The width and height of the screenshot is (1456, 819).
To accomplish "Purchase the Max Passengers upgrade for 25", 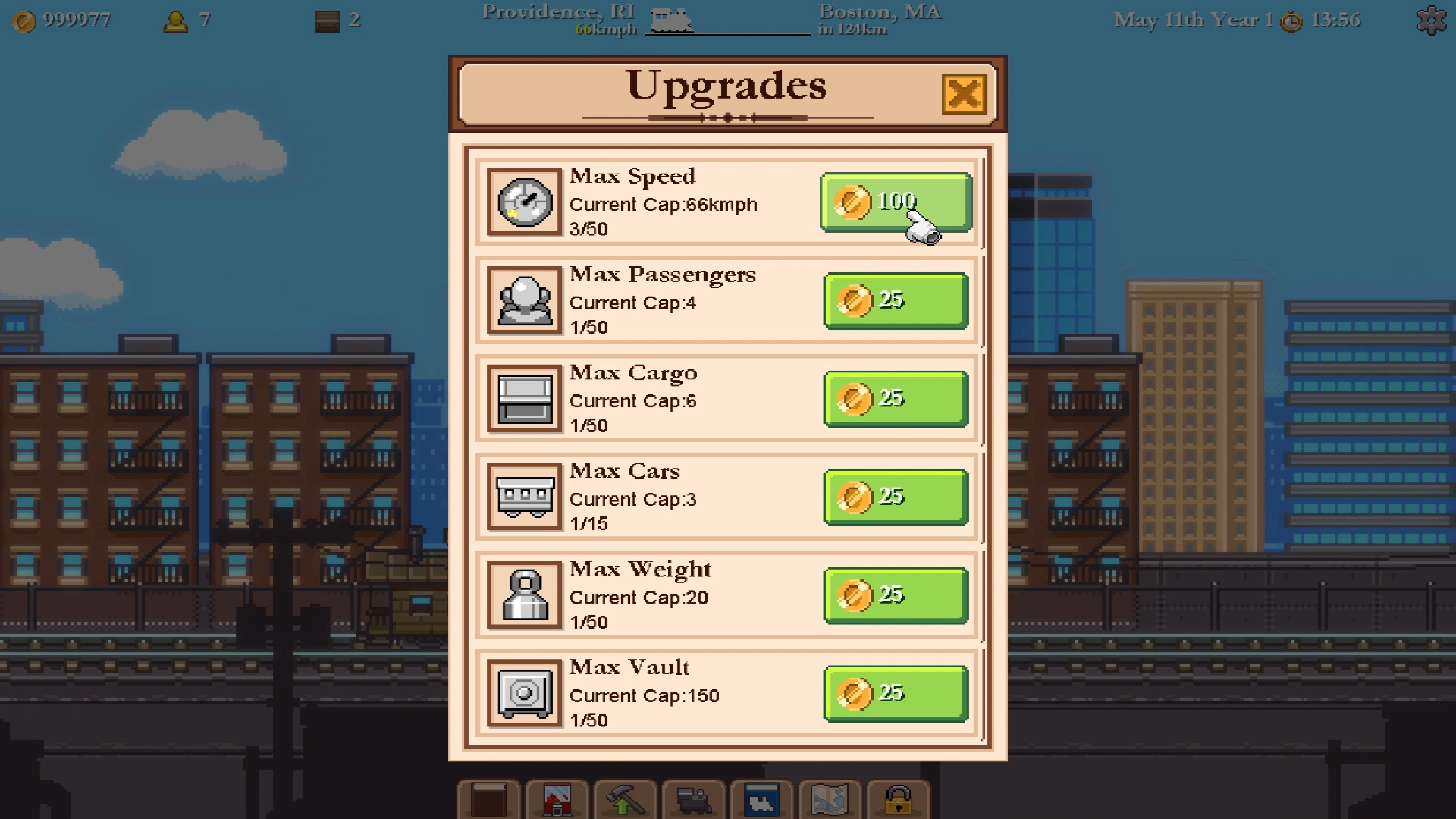I will pyautogui.click(x=895, y=300).
